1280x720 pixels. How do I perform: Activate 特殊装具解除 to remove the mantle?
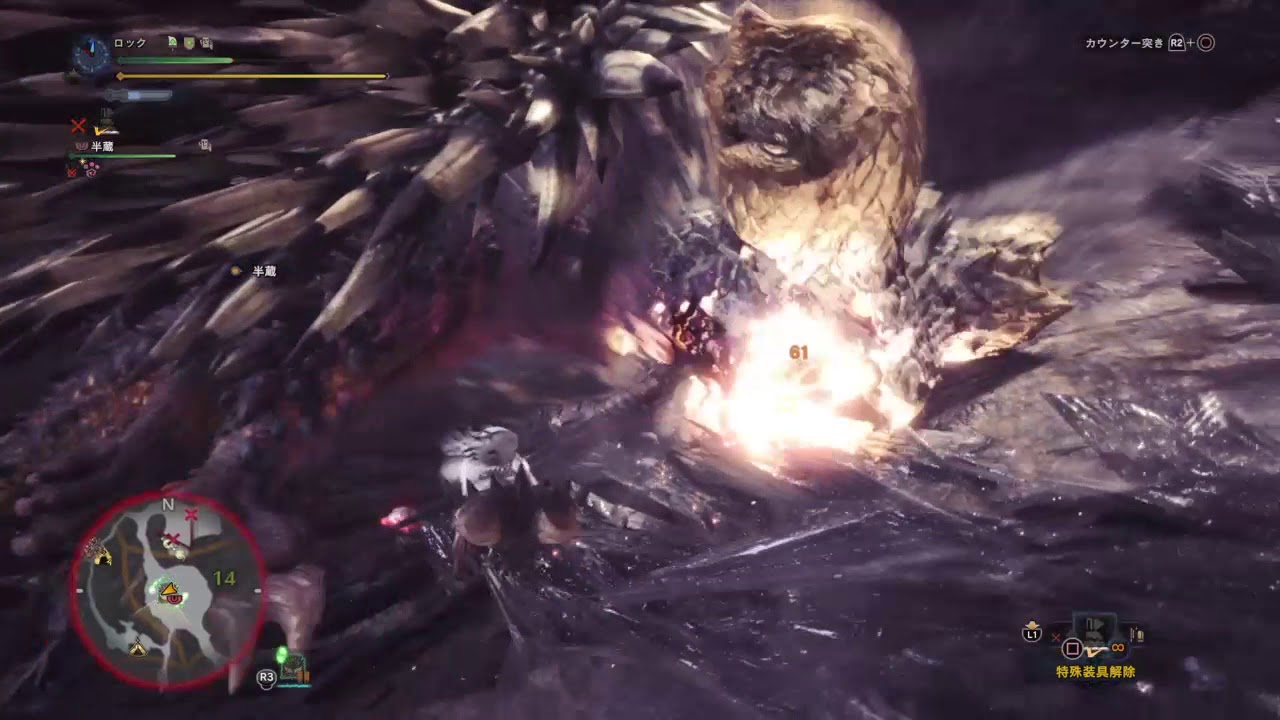[1095, 670]
